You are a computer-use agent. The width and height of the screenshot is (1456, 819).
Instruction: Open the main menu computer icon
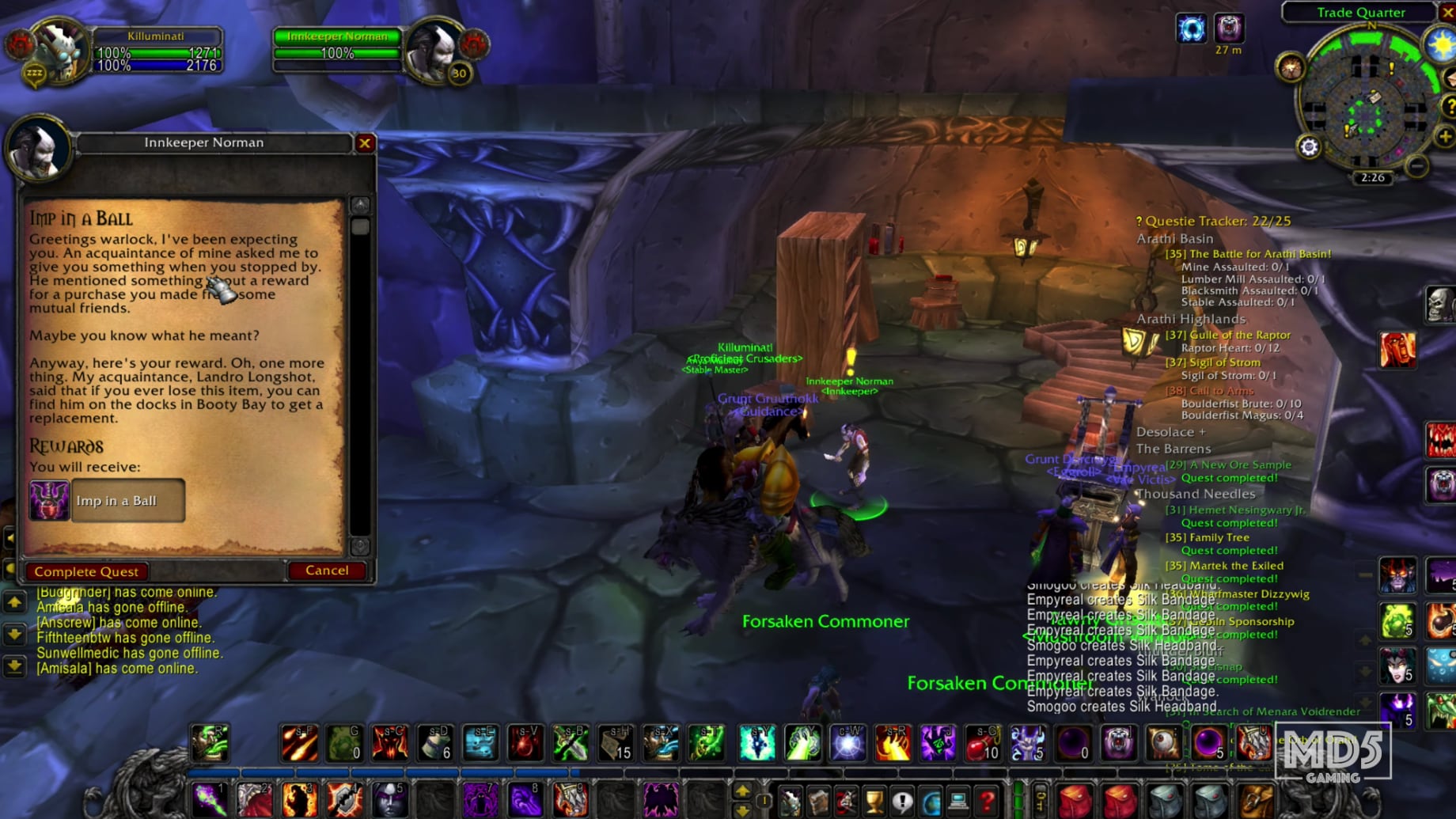(x=957, y=800)
